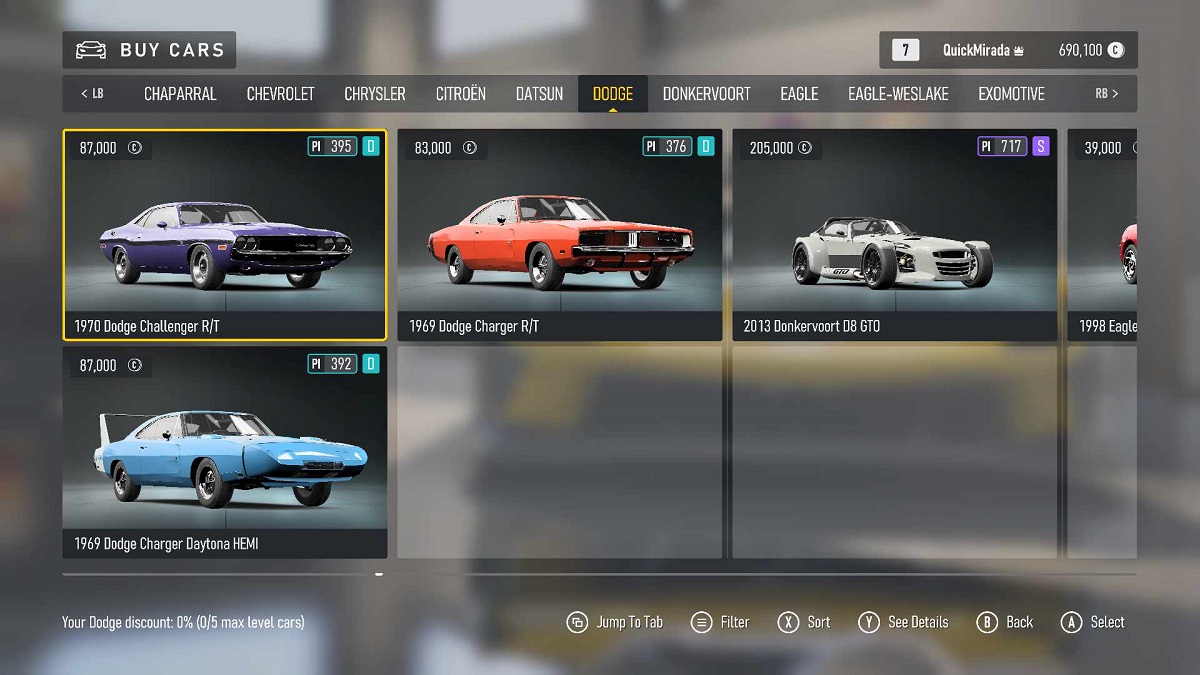
Task: Go back from Buy Cars
Action: (1006, 622)
